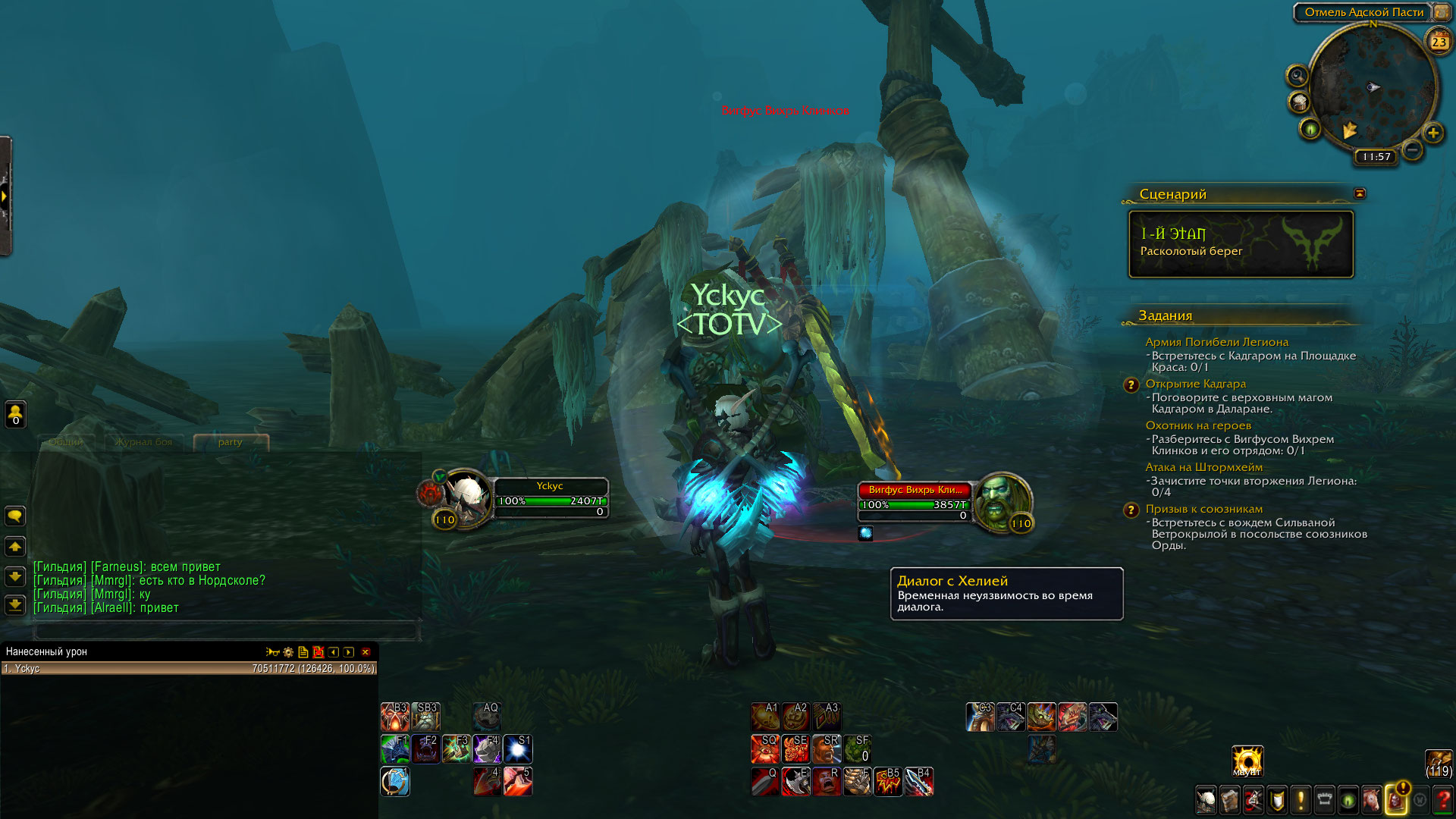Use the маунт mount ability icon

pyautogui.click(x=1247, y=761)
